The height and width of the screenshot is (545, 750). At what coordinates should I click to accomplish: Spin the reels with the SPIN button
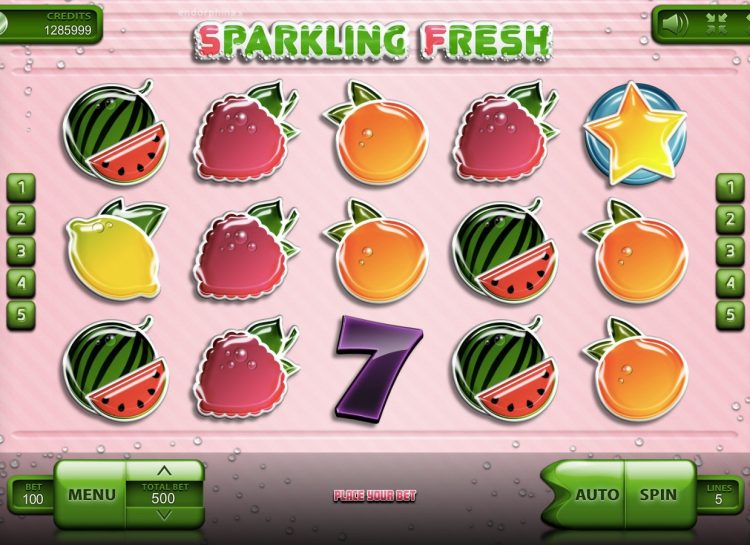659,494
